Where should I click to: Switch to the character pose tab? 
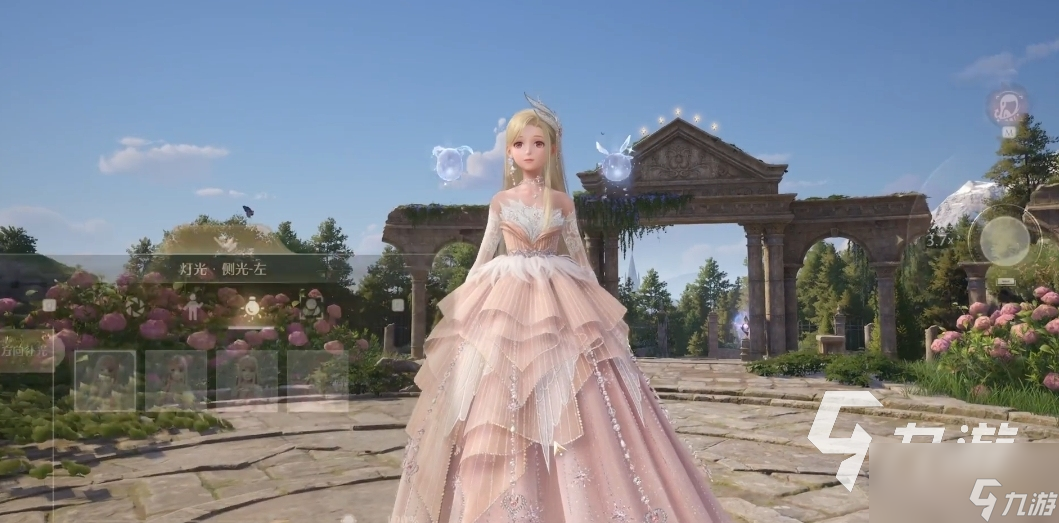[193, 308]
